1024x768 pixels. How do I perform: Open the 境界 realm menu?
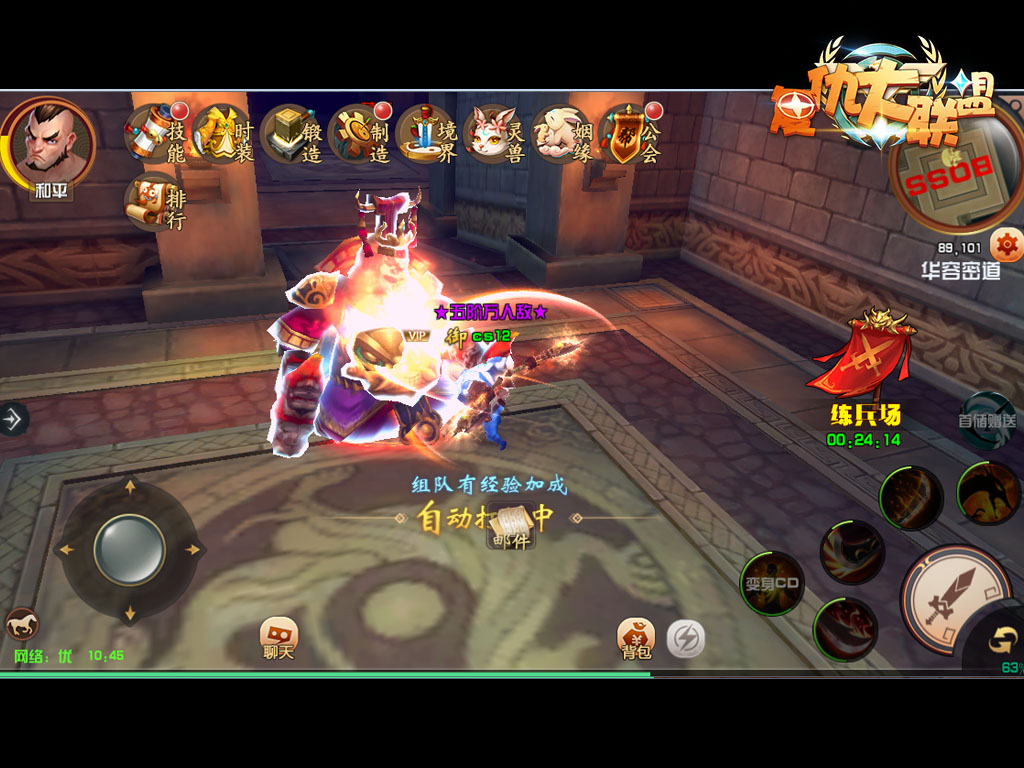pos(427,135)
